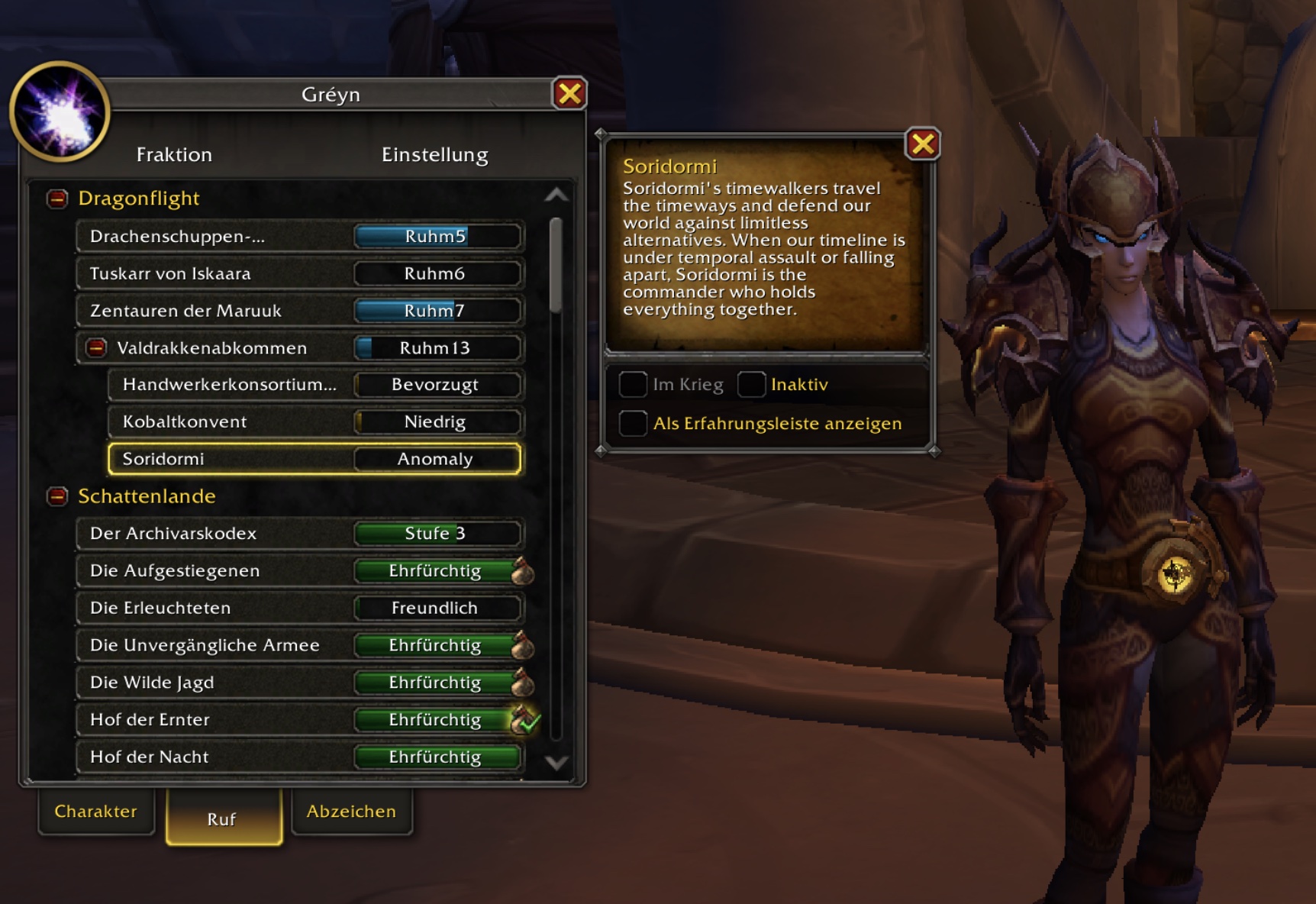Mark Soridormi as Inaktiv
The image size is (1316, 904).
[752, 384]
